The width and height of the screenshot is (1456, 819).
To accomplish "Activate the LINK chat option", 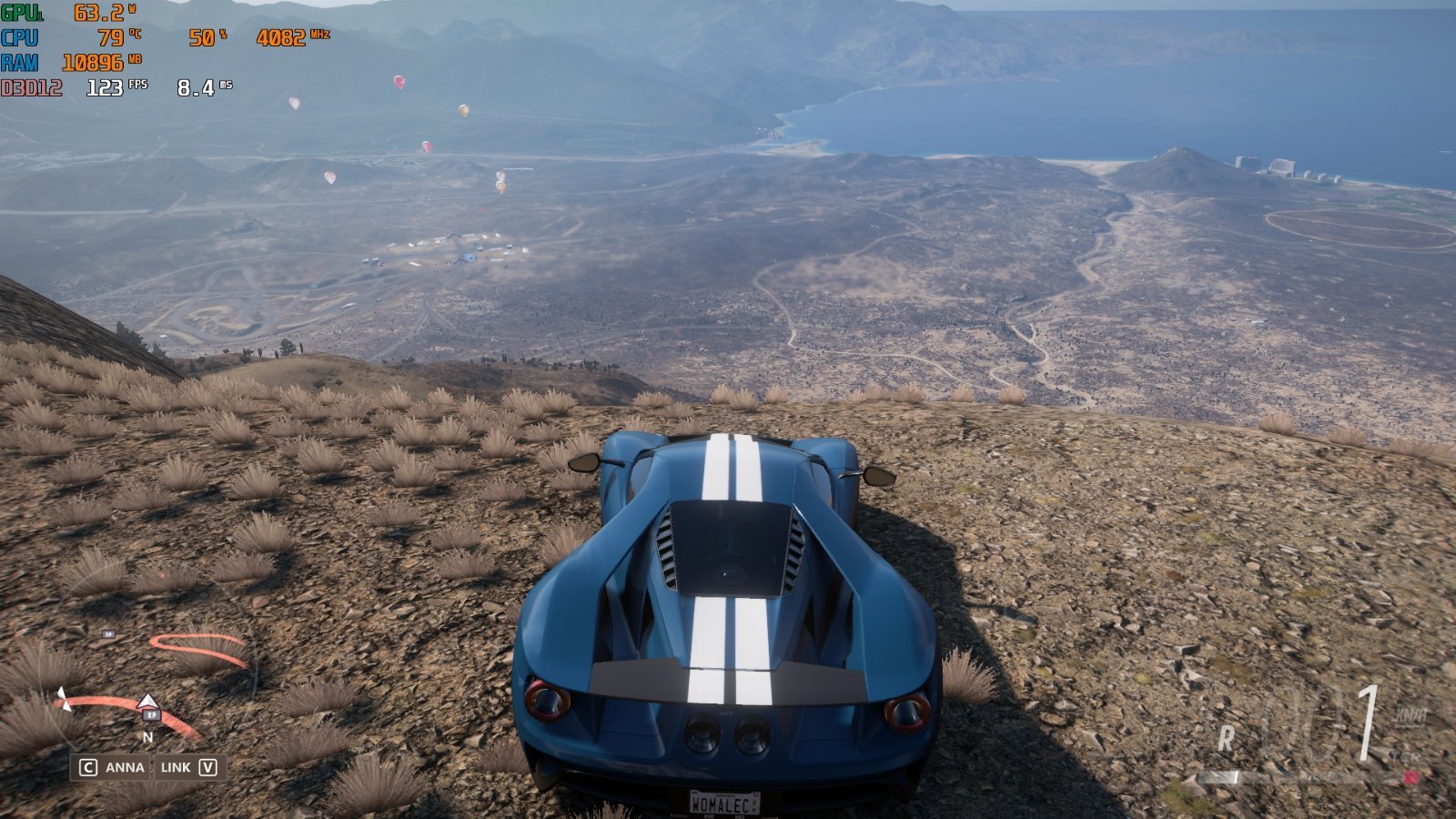I will (x=188, y=767).
